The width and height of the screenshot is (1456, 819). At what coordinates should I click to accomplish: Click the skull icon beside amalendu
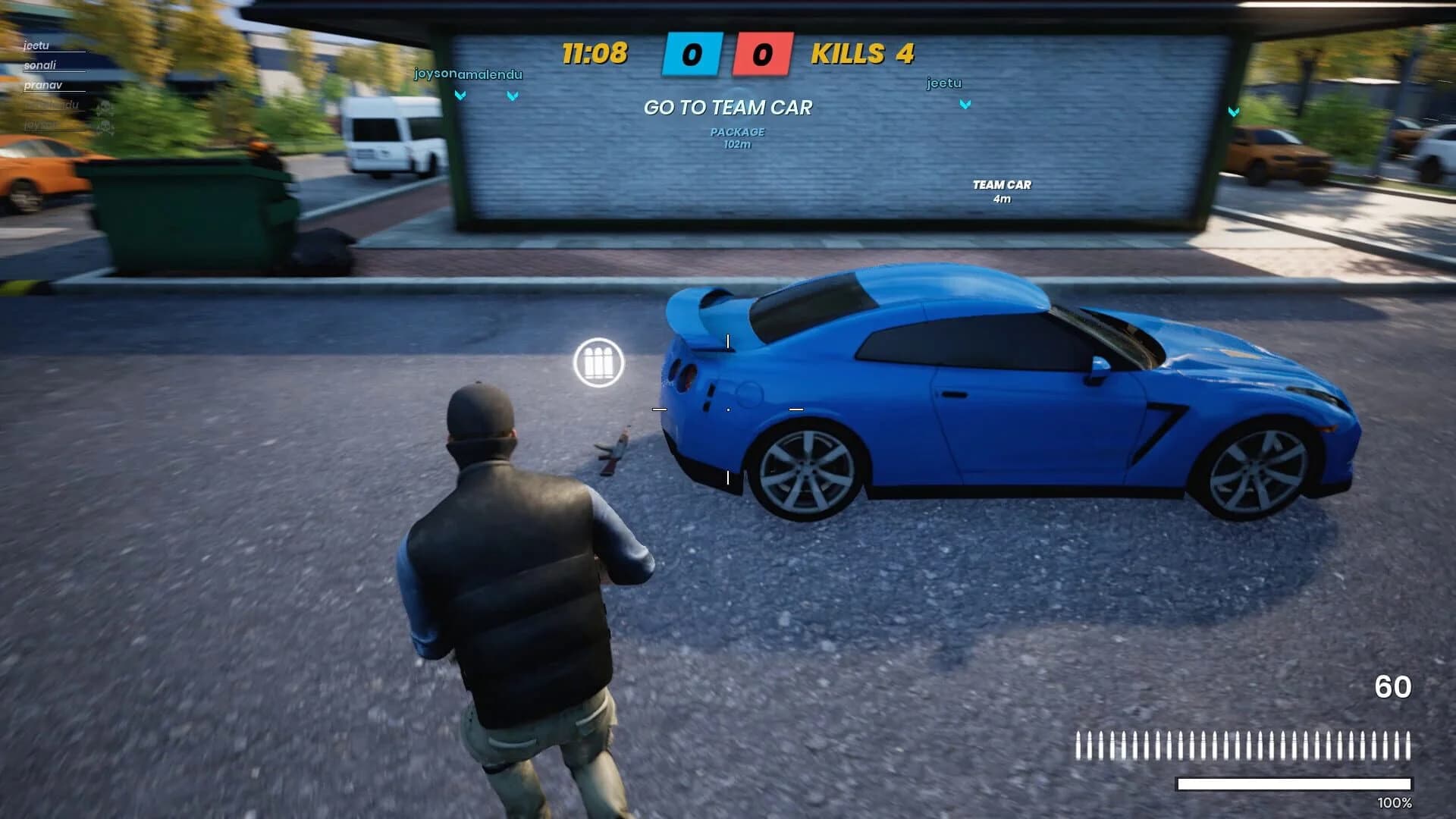pos(105,107)
